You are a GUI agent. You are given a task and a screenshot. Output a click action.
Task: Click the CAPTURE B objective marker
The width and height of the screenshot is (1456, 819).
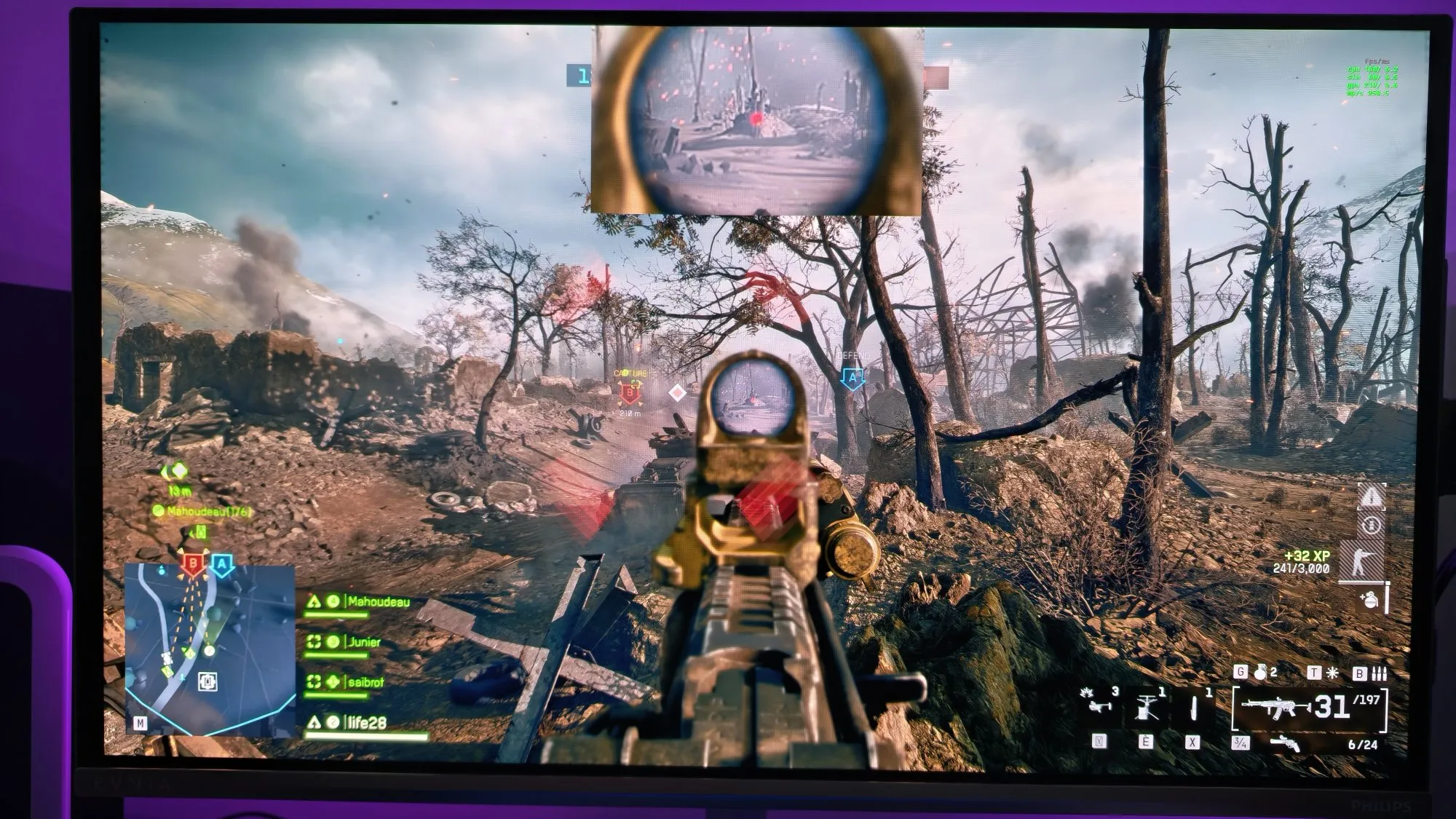click(x=630, y=395)
